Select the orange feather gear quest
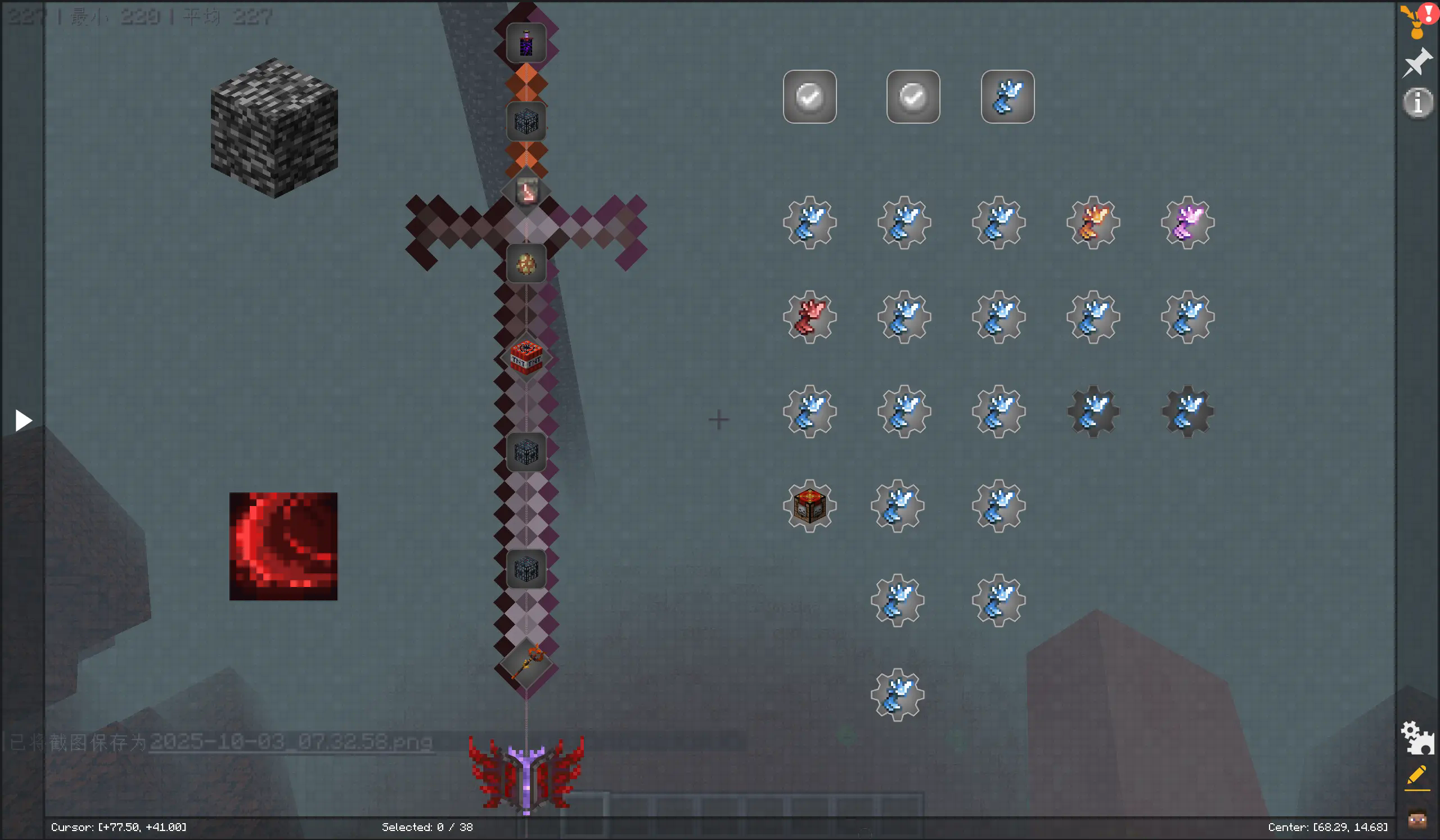The height and width of the screenshot is (840, 1440). coord(1092,223)
